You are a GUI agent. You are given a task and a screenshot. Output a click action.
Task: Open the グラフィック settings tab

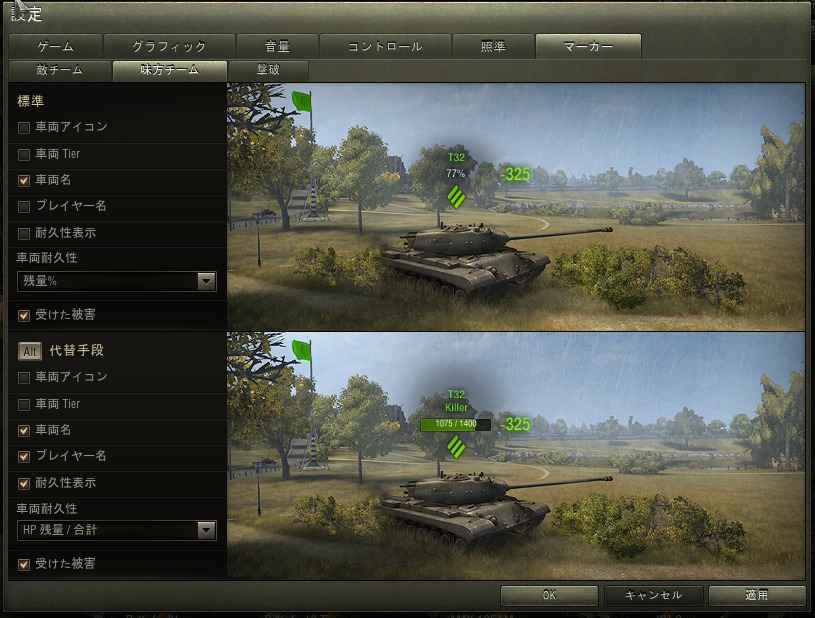point(168,47)
